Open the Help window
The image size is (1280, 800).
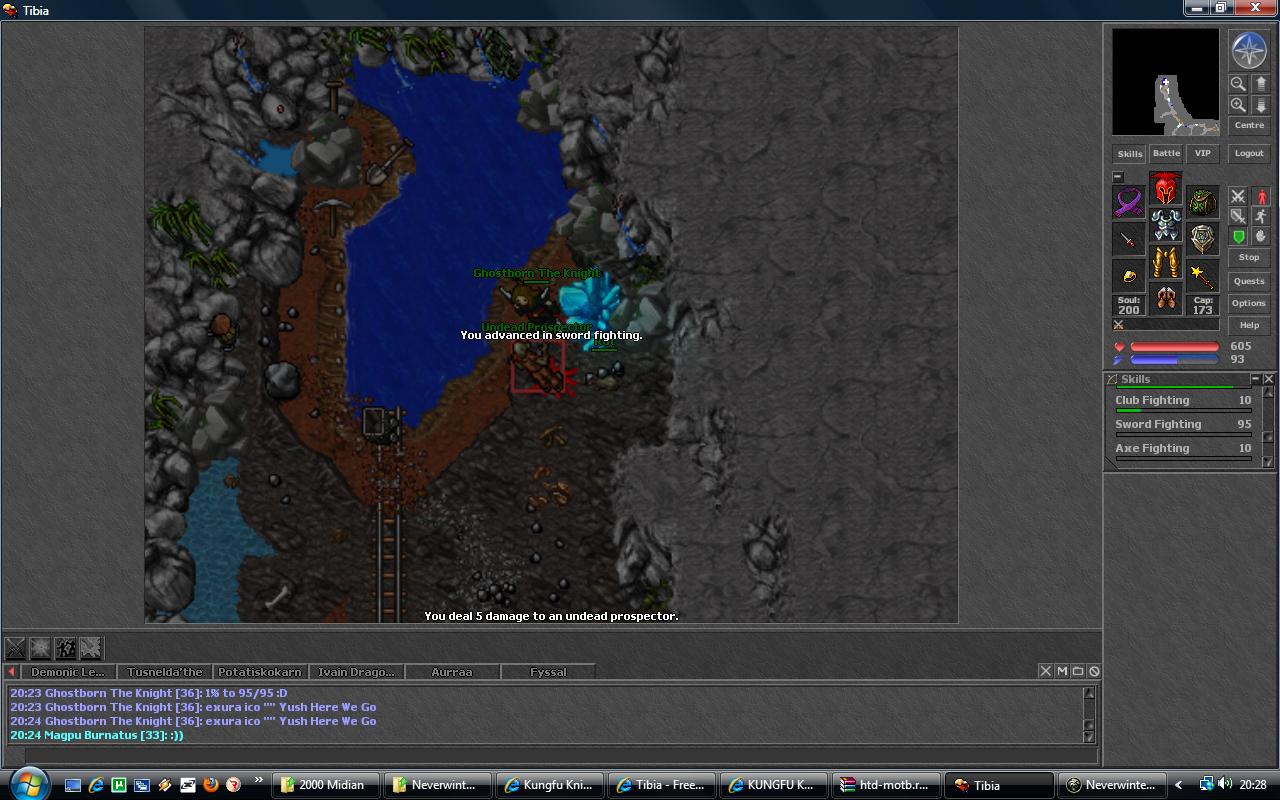1249,325
